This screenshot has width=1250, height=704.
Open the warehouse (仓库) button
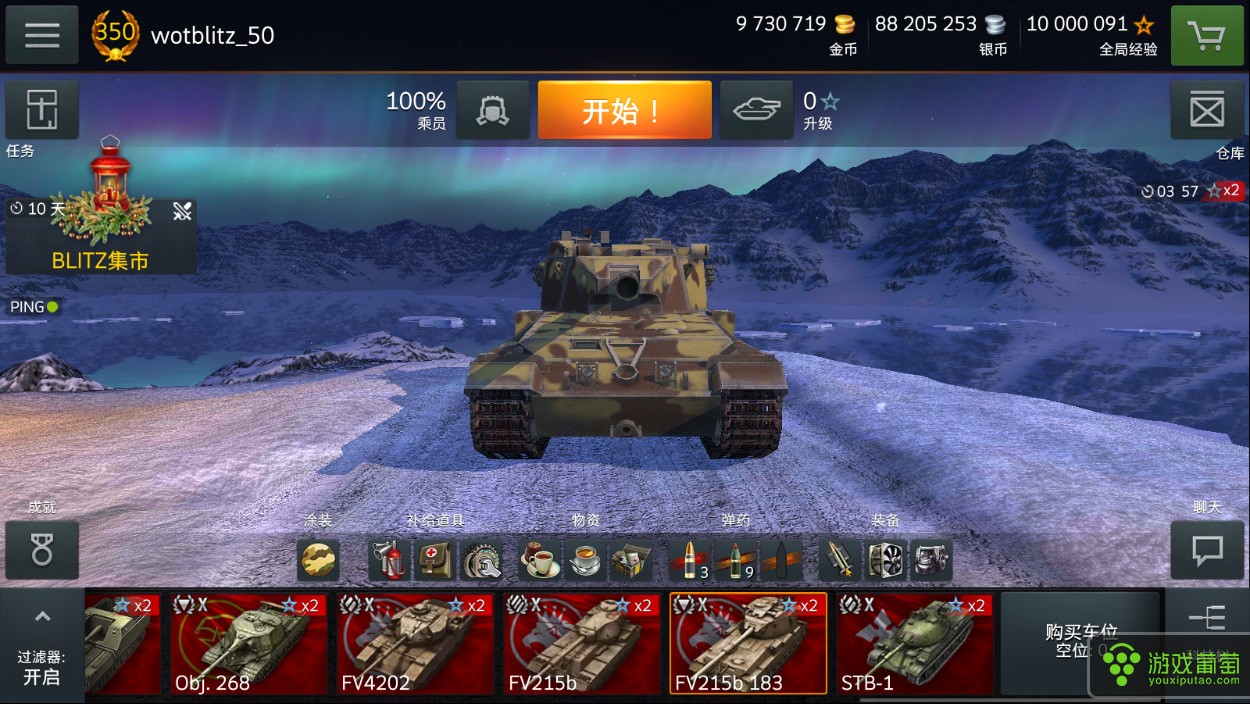click(x=1207, y=110)
